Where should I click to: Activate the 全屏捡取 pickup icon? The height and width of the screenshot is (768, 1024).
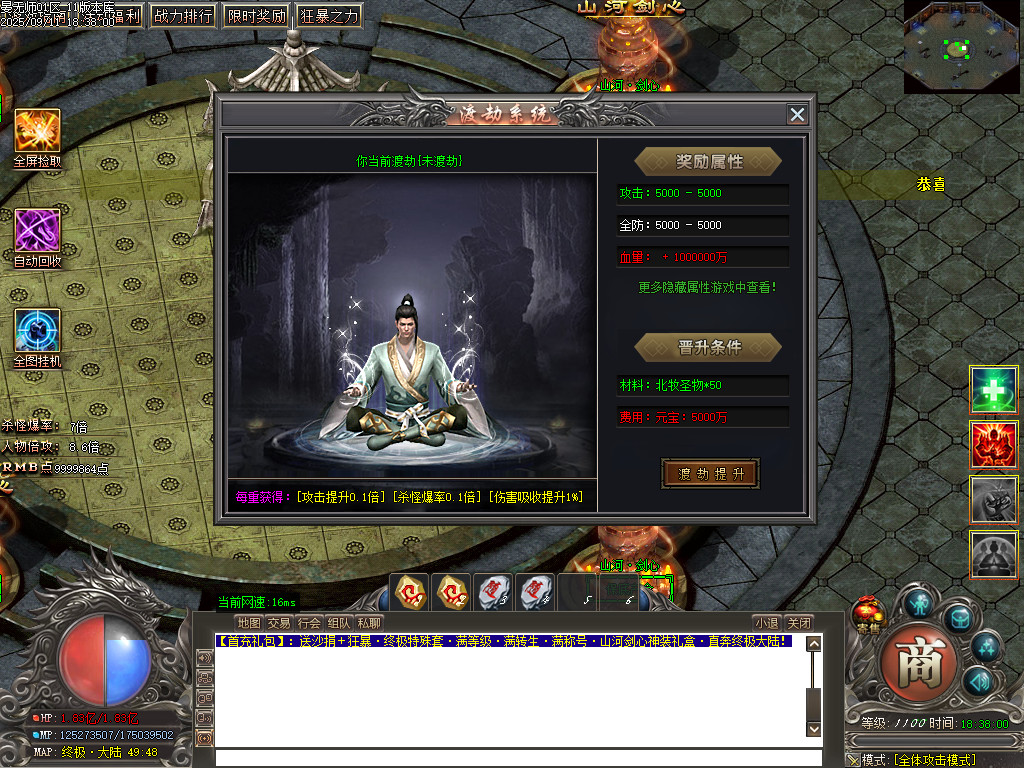(x=37, y=131)
